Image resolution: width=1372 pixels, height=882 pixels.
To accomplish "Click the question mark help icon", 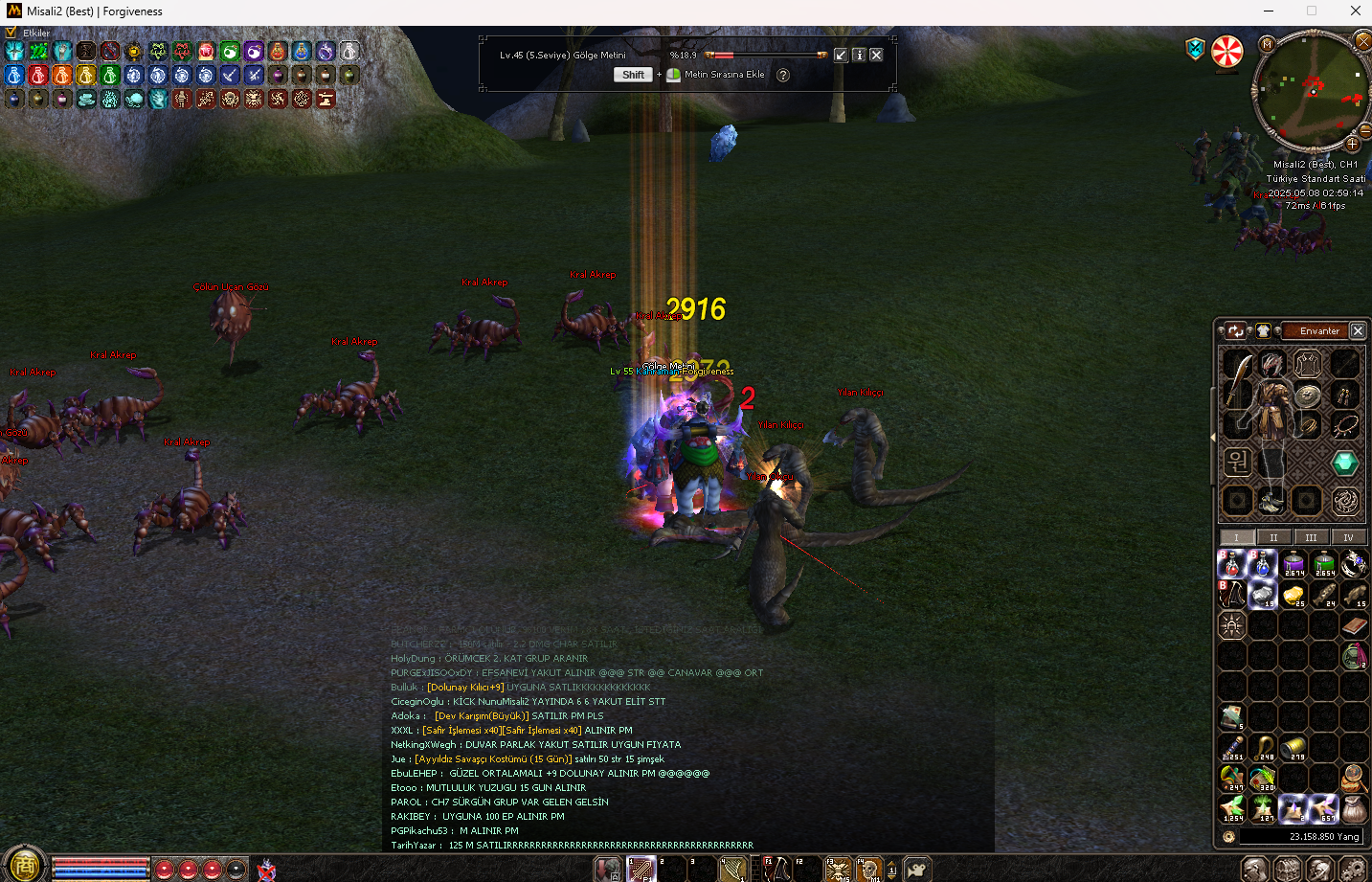I will (783, 75).
